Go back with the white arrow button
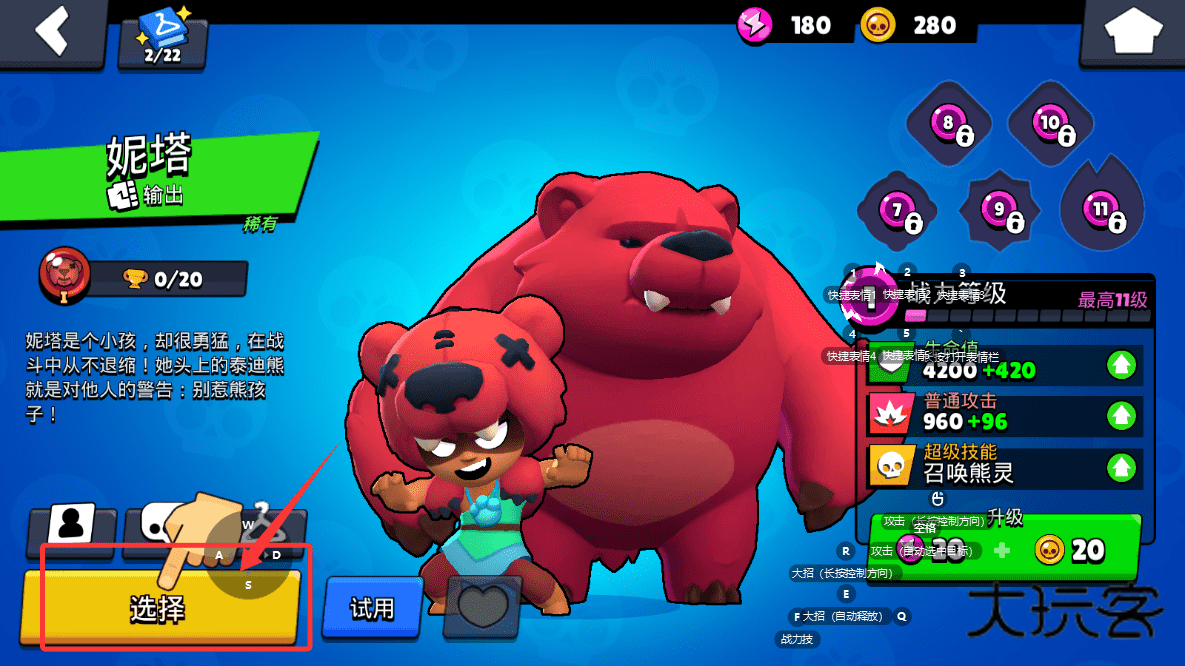Viewport: 1185px width, 666px height. [x=52, y=31]
